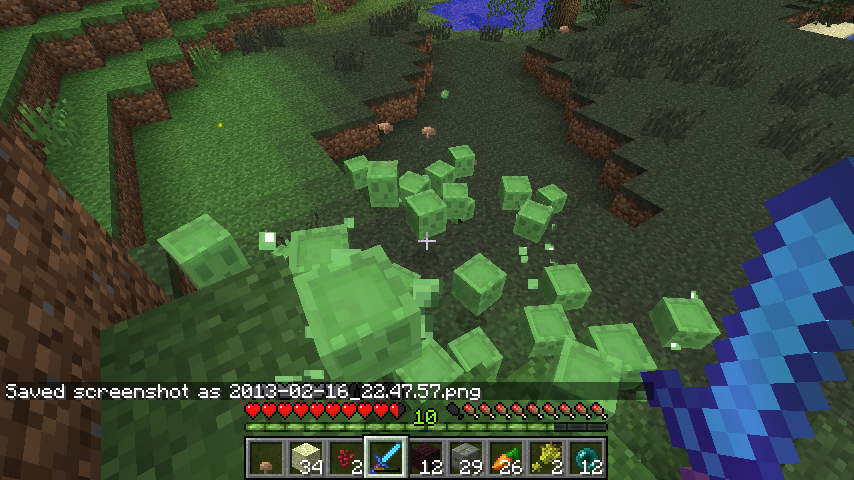Choose the end stone block stack
This screenshot has height=480, width=854.
[306, 459]
